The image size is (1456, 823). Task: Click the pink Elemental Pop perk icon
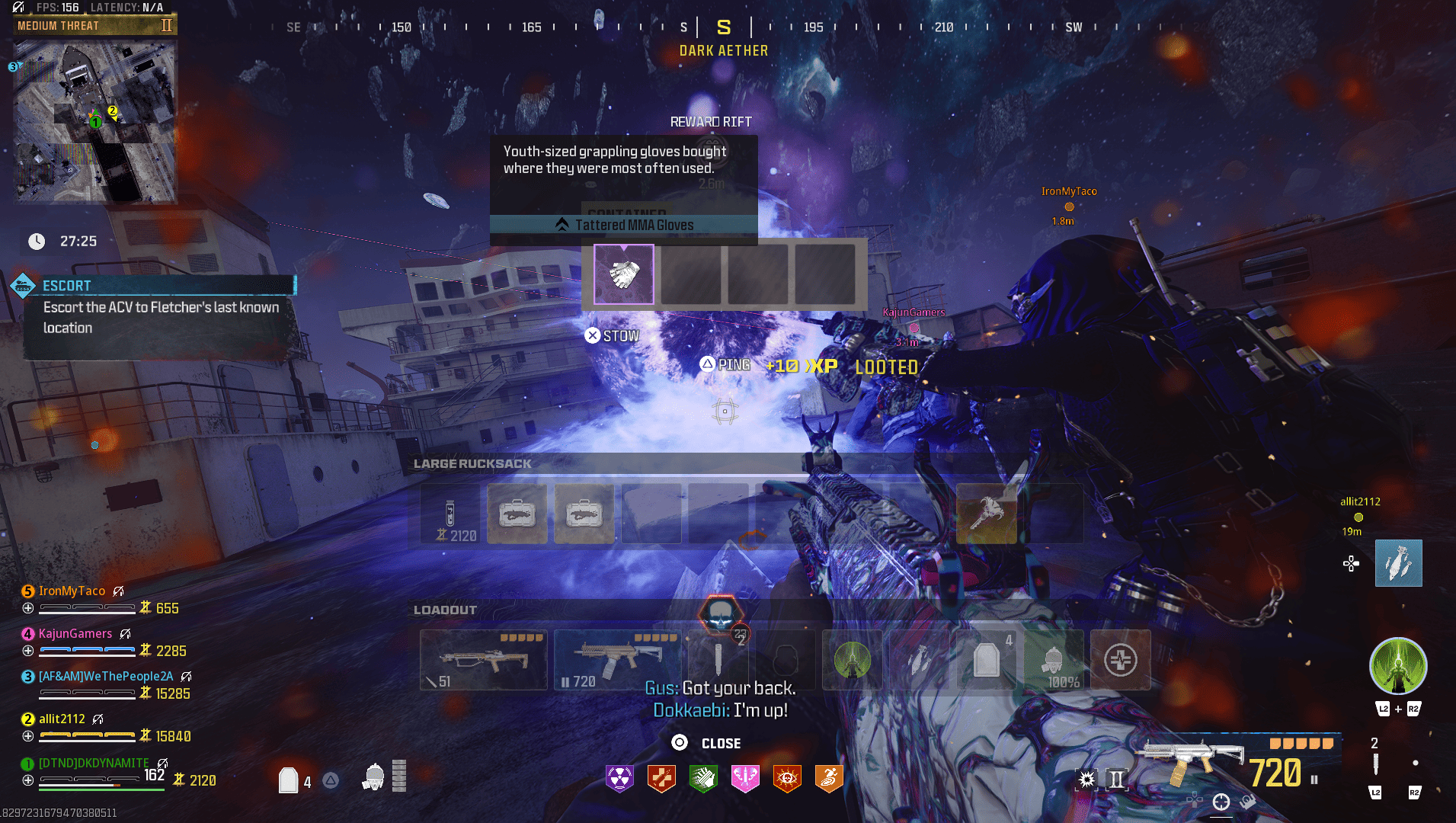[745, 779]
